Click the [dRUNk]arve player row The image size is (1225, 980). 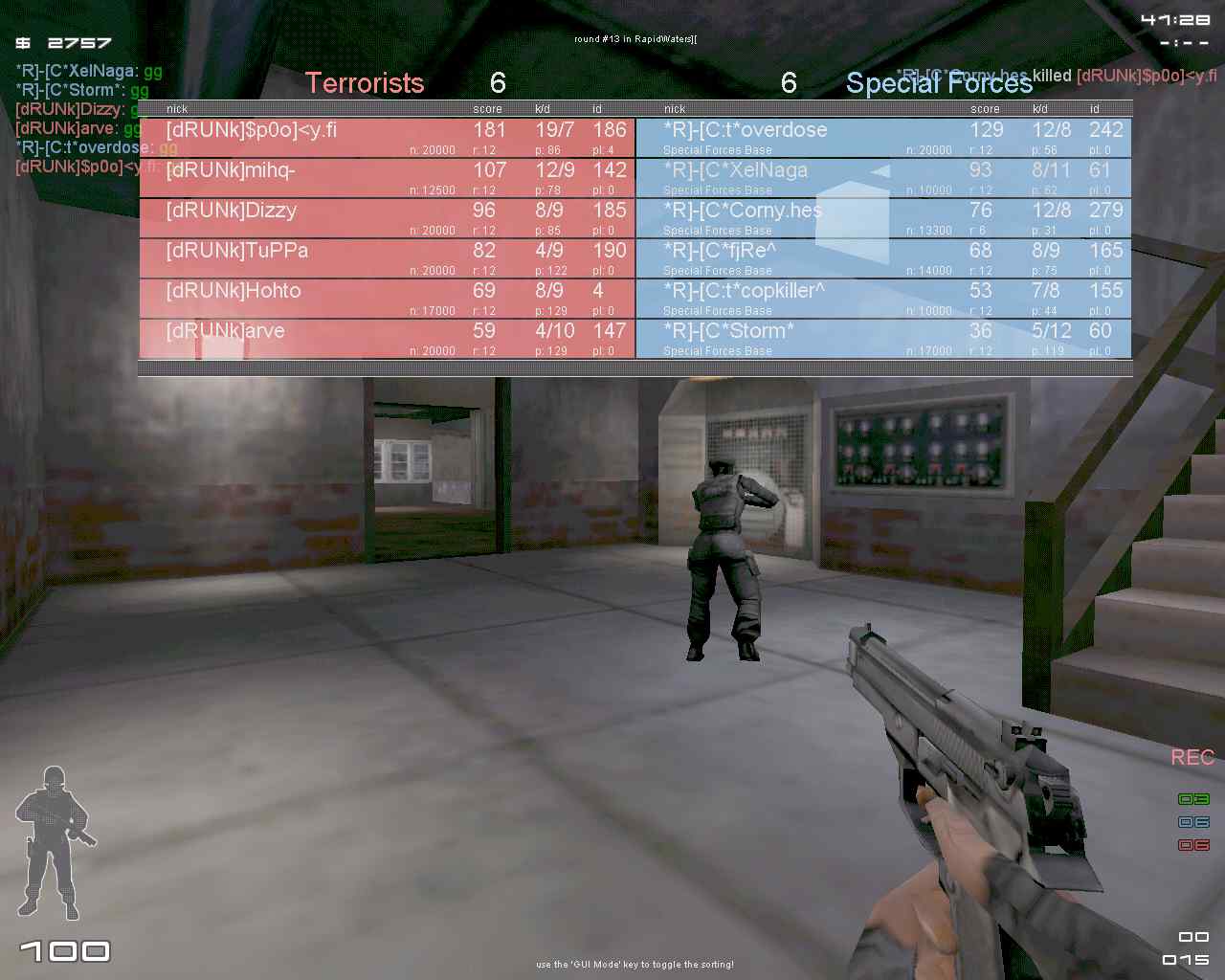pos(387,338)
